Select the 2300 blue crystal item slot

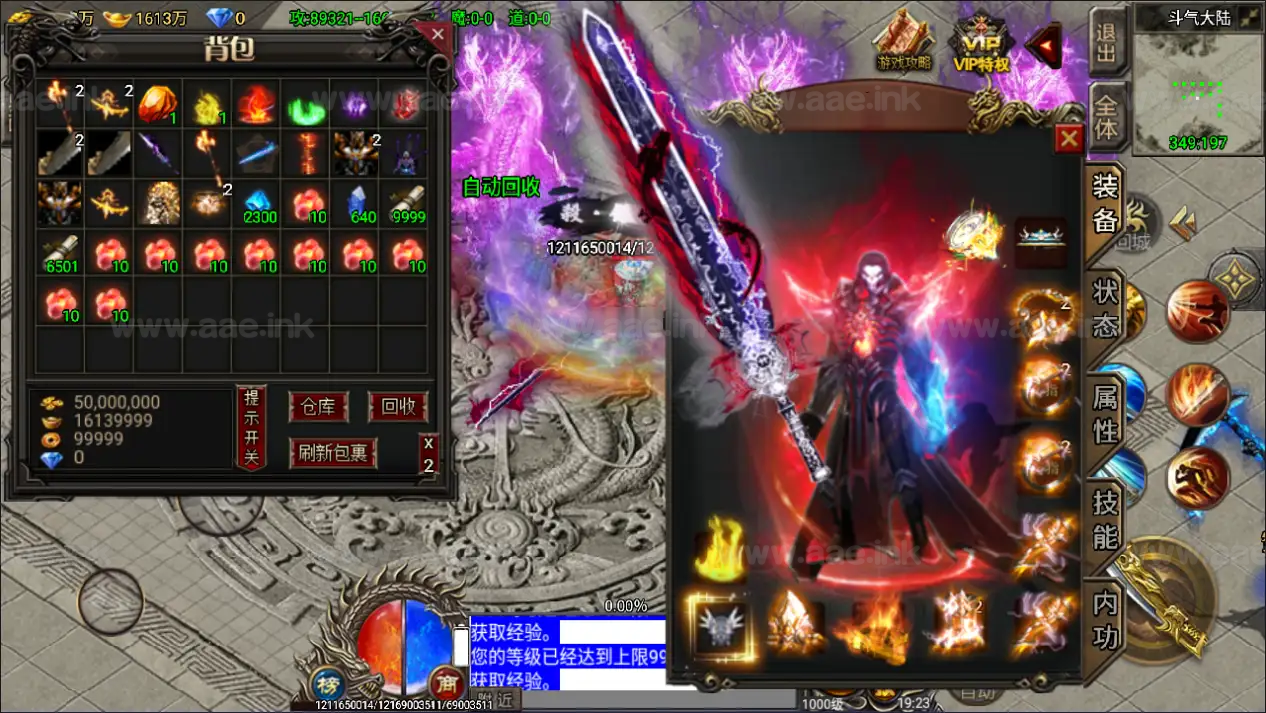pos(260,203)
